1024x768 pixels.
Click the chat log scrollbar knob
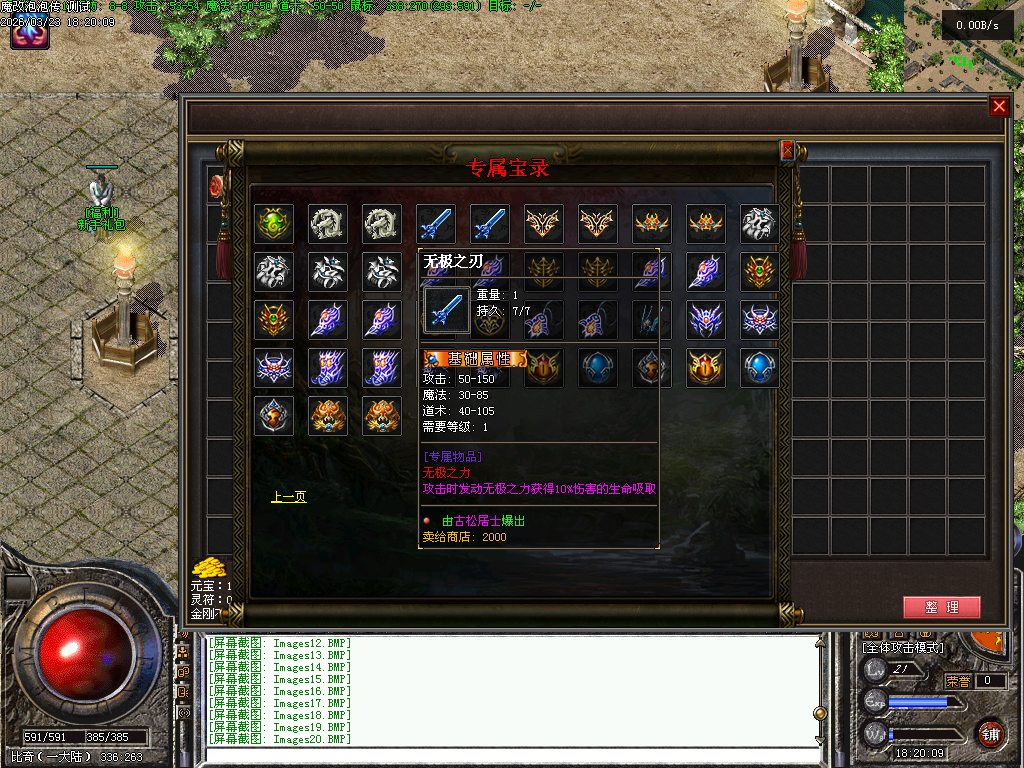820,713
